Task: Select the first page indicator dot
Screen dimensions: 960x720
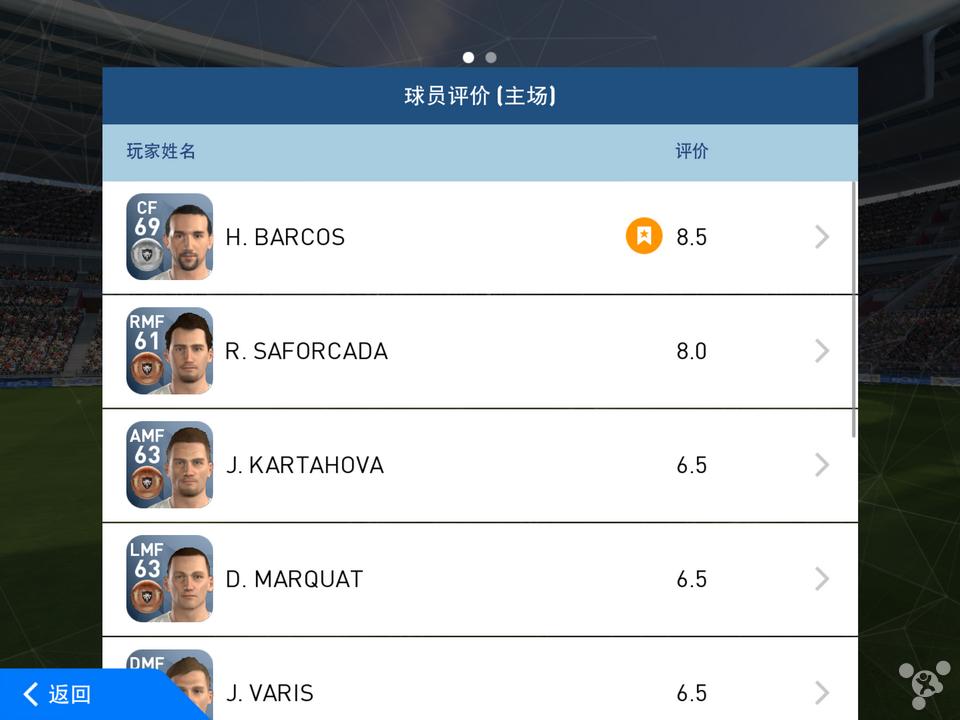Action: coord(468,58)
